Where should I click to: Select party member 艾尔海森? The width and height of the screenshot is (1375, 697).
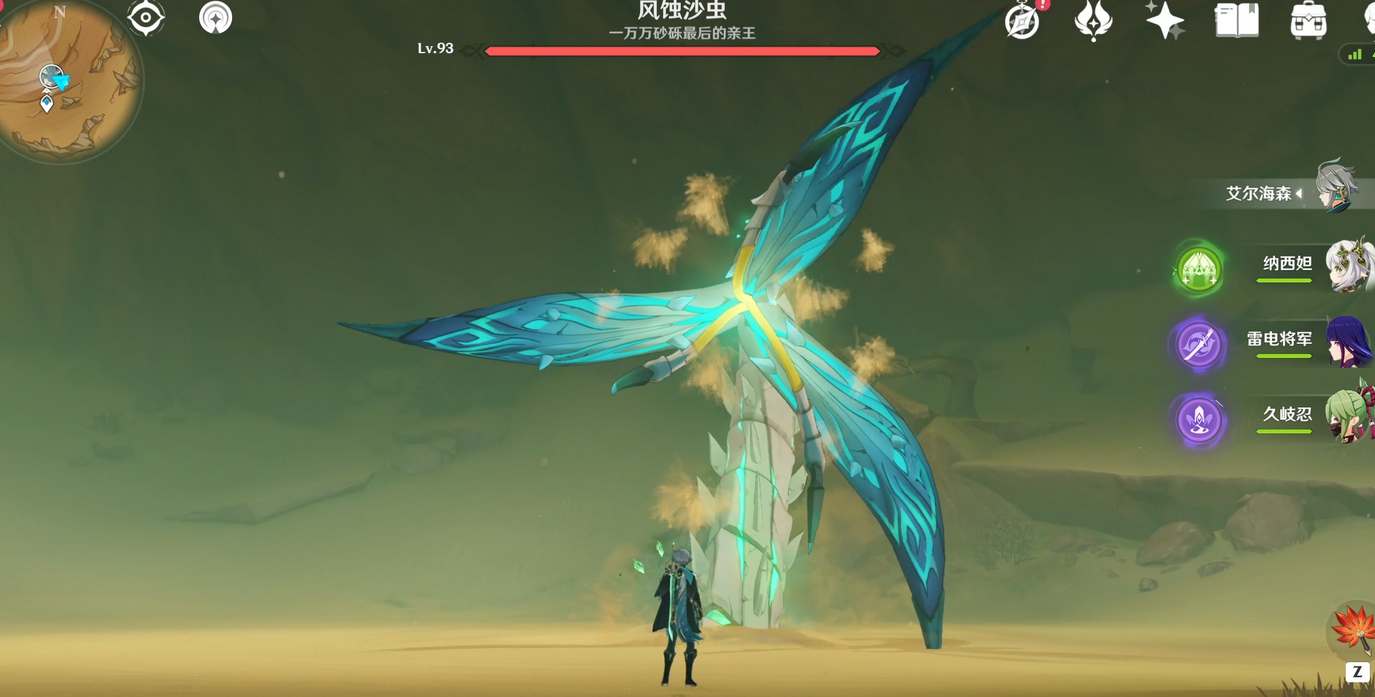(1335, 188)
